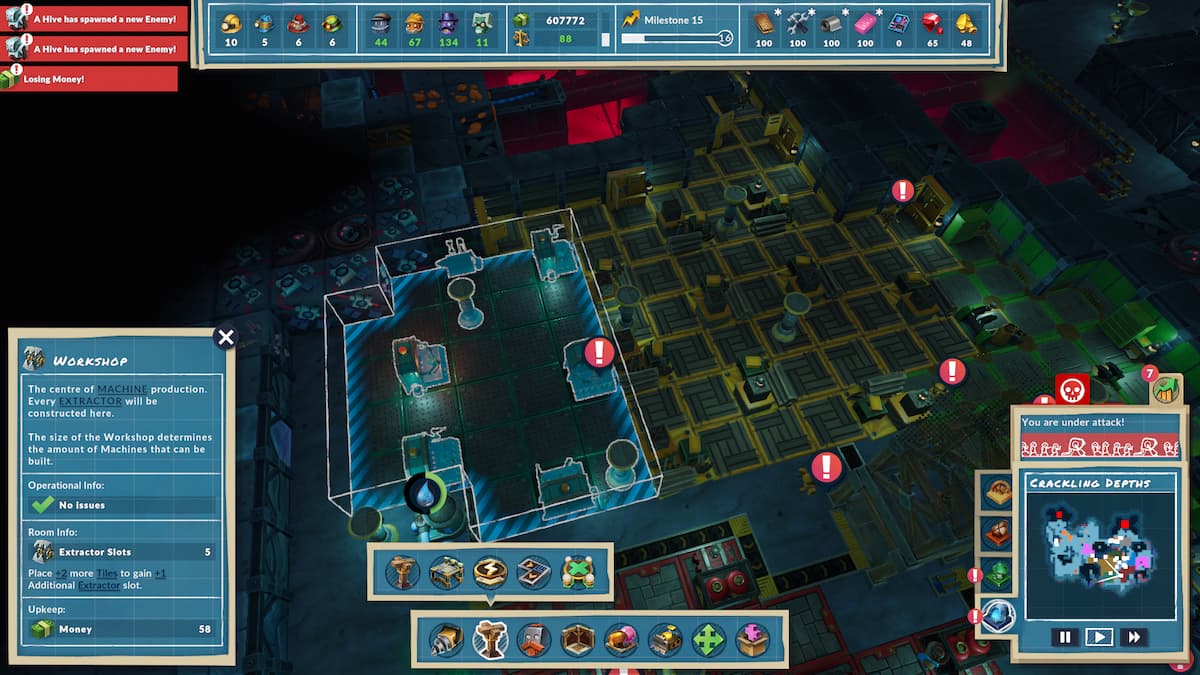This screenshot has width=1200, height=675.
Task: Select the green X cancel pad item
Action: coord(578,571)
